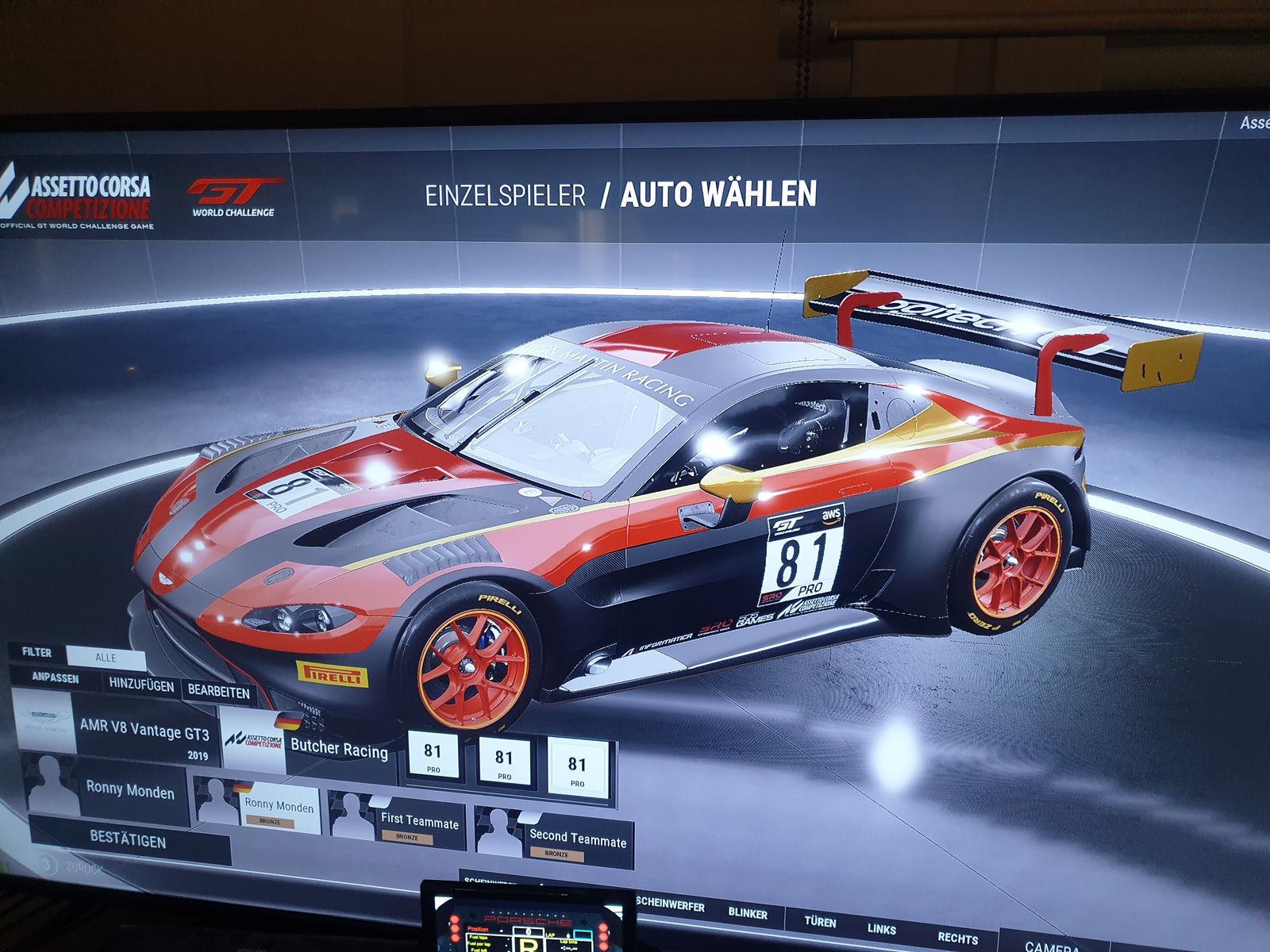Open the left door with Links
This screenshot has height=952, width=1270.
[881, 929]
